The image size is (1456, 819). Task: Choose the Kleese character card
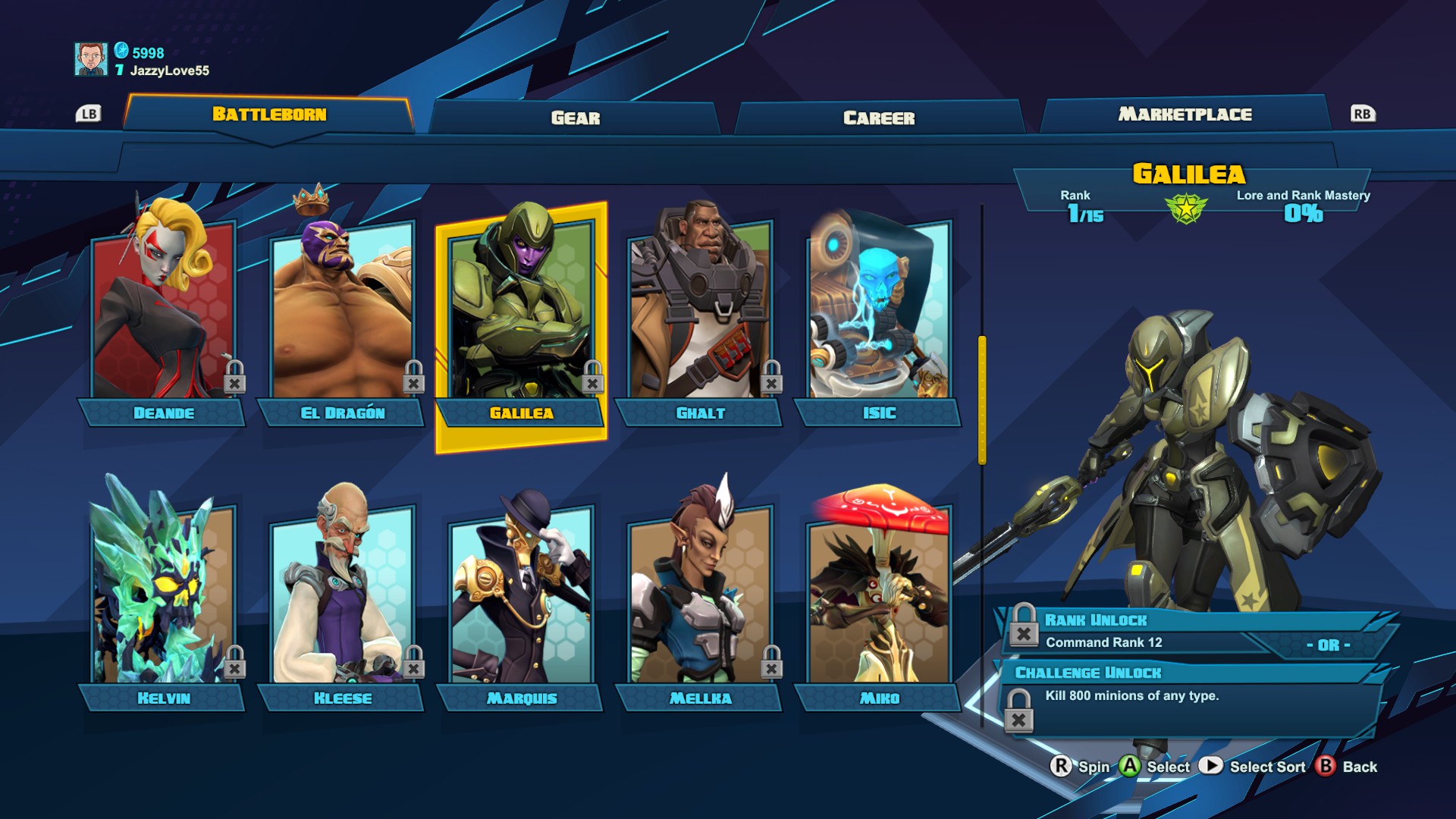pos(342,599)
